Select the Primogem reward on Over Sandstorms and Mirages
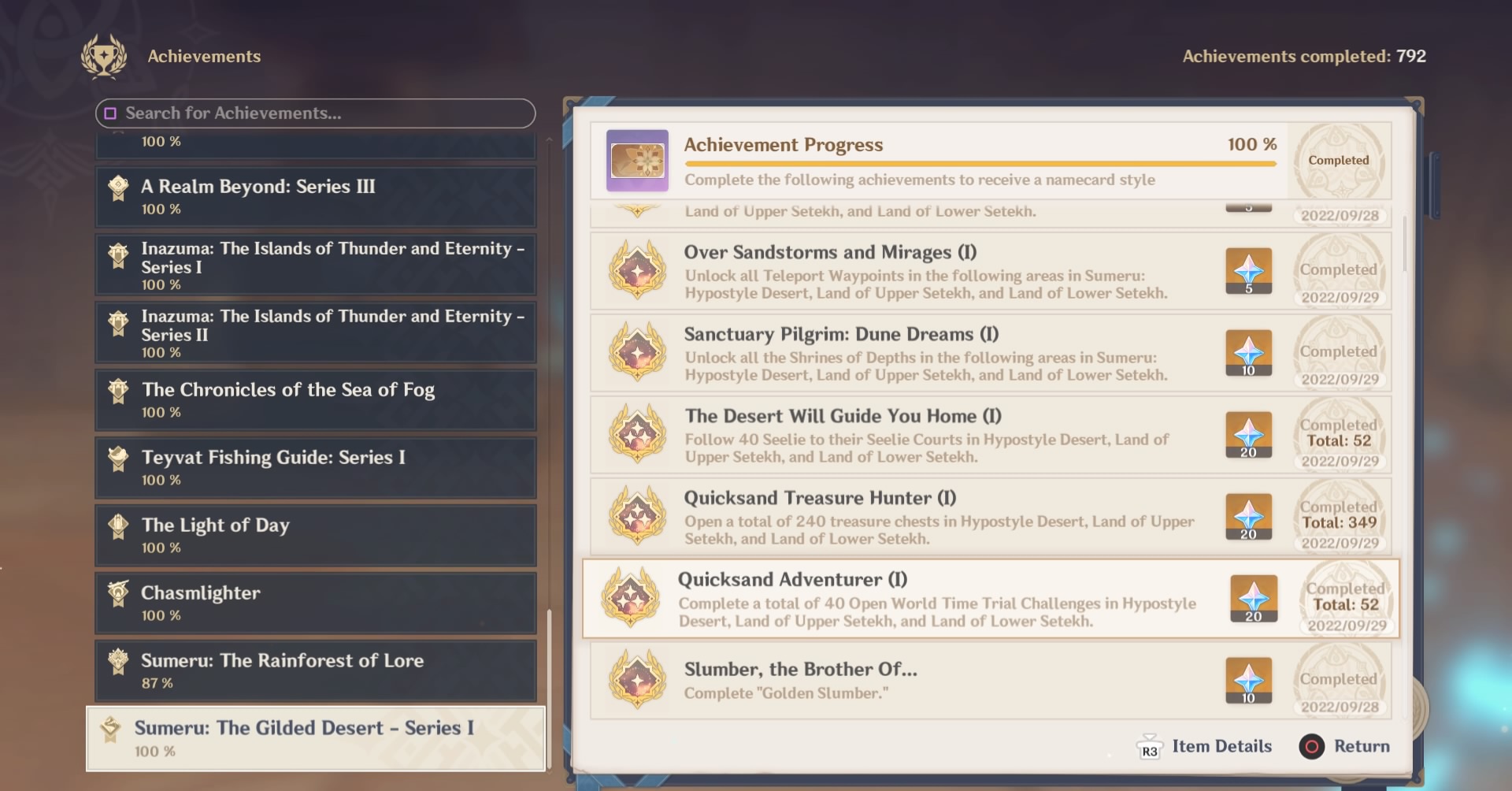The image size is (1512, 791). point(1249,271)
